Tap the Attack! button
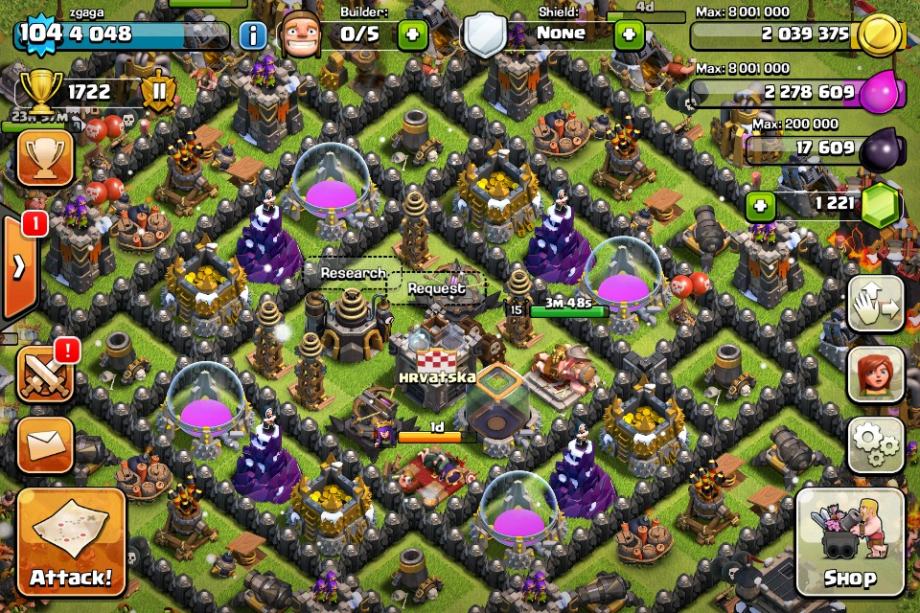920x613 pixels. point(71,541)
